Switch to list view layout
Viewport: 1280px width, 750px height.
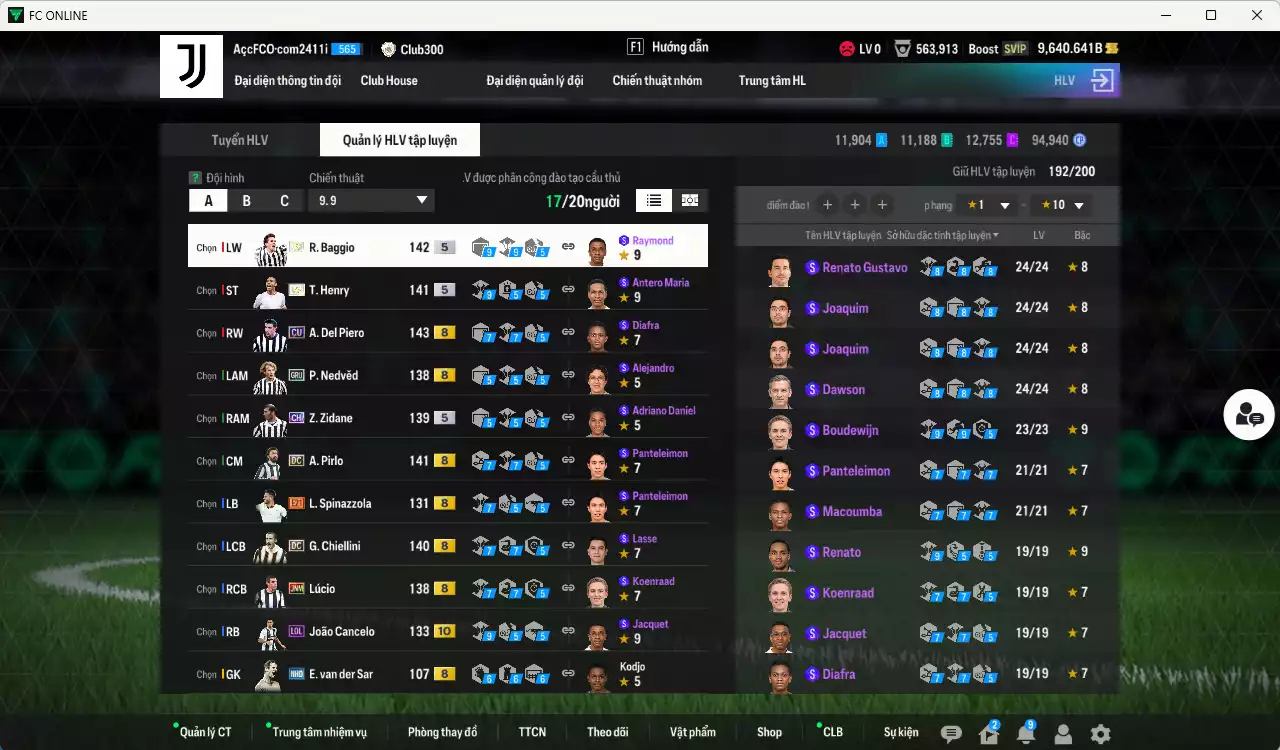[x=653, y=200]
